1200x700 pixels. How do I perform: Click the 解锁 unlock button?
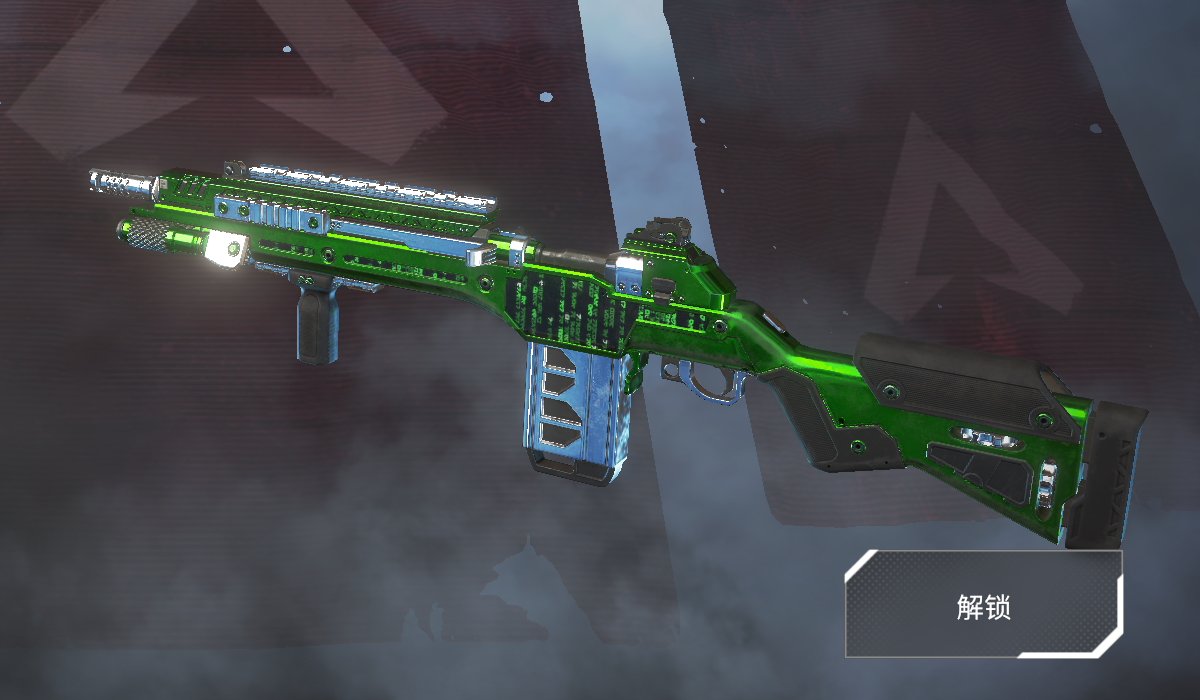coord(983,604)
